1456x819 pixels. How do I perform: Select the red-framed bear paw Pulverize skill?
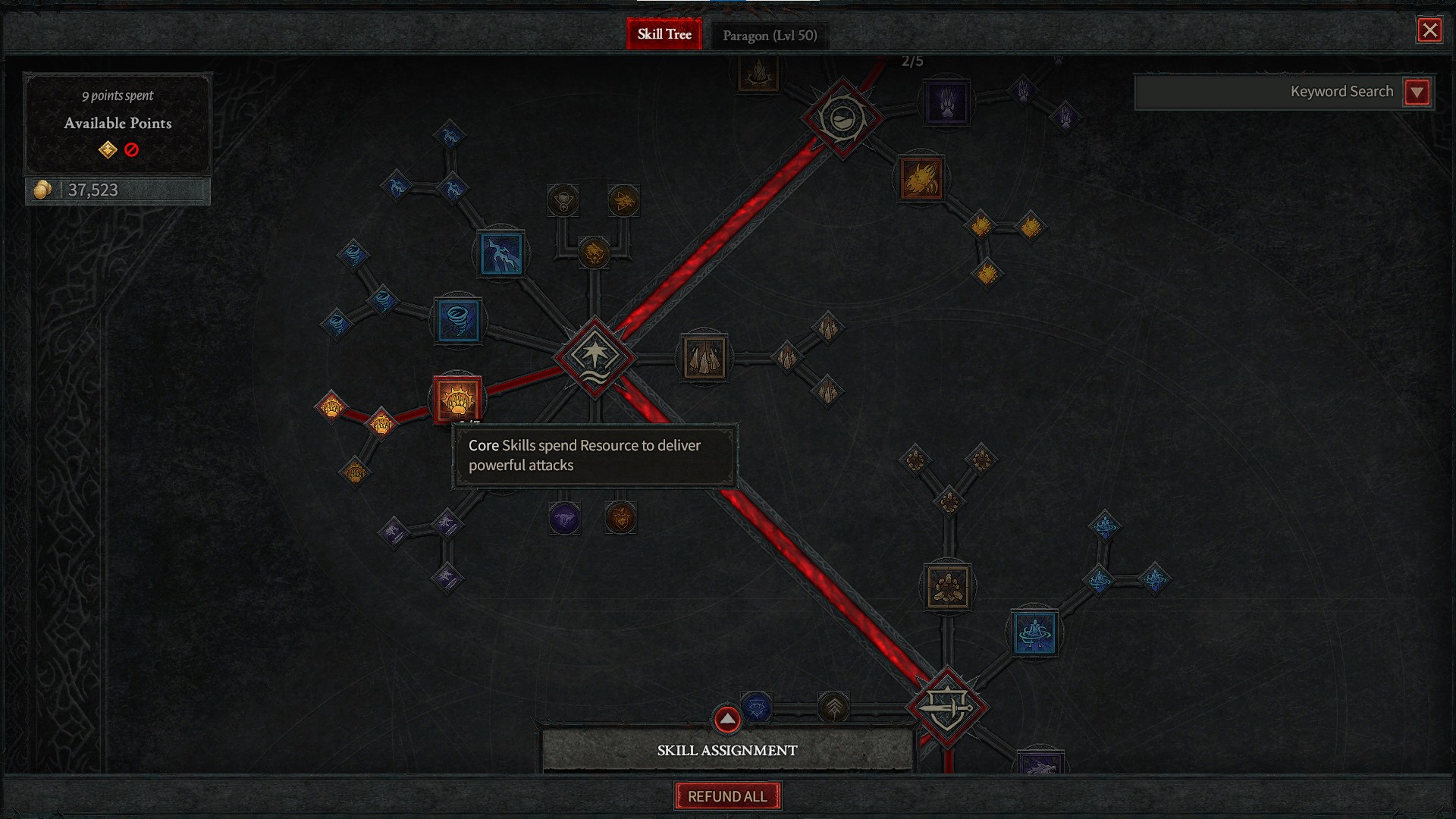[457, 400]
